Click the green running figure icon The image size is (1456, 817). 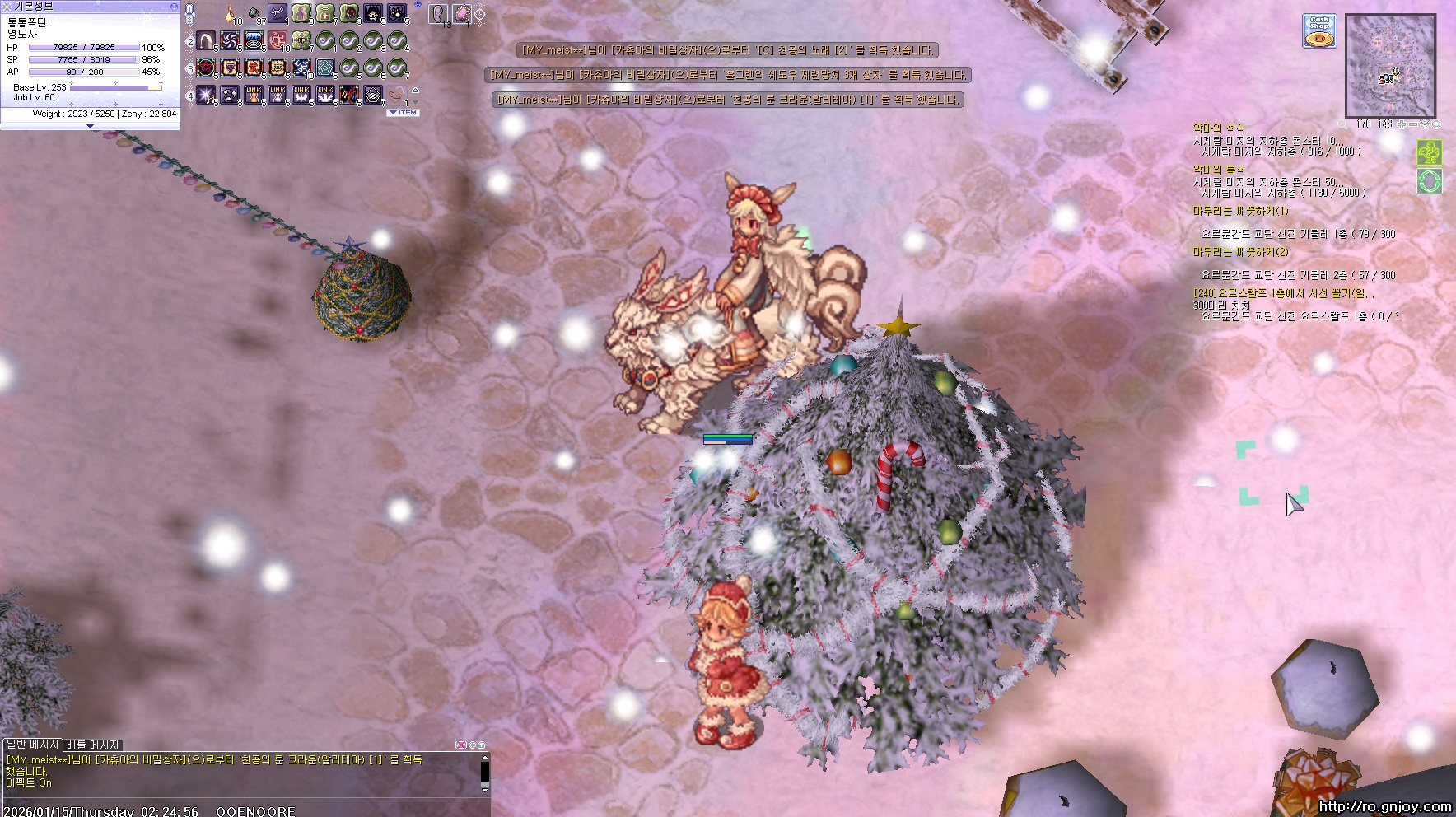click(1430, 153)
